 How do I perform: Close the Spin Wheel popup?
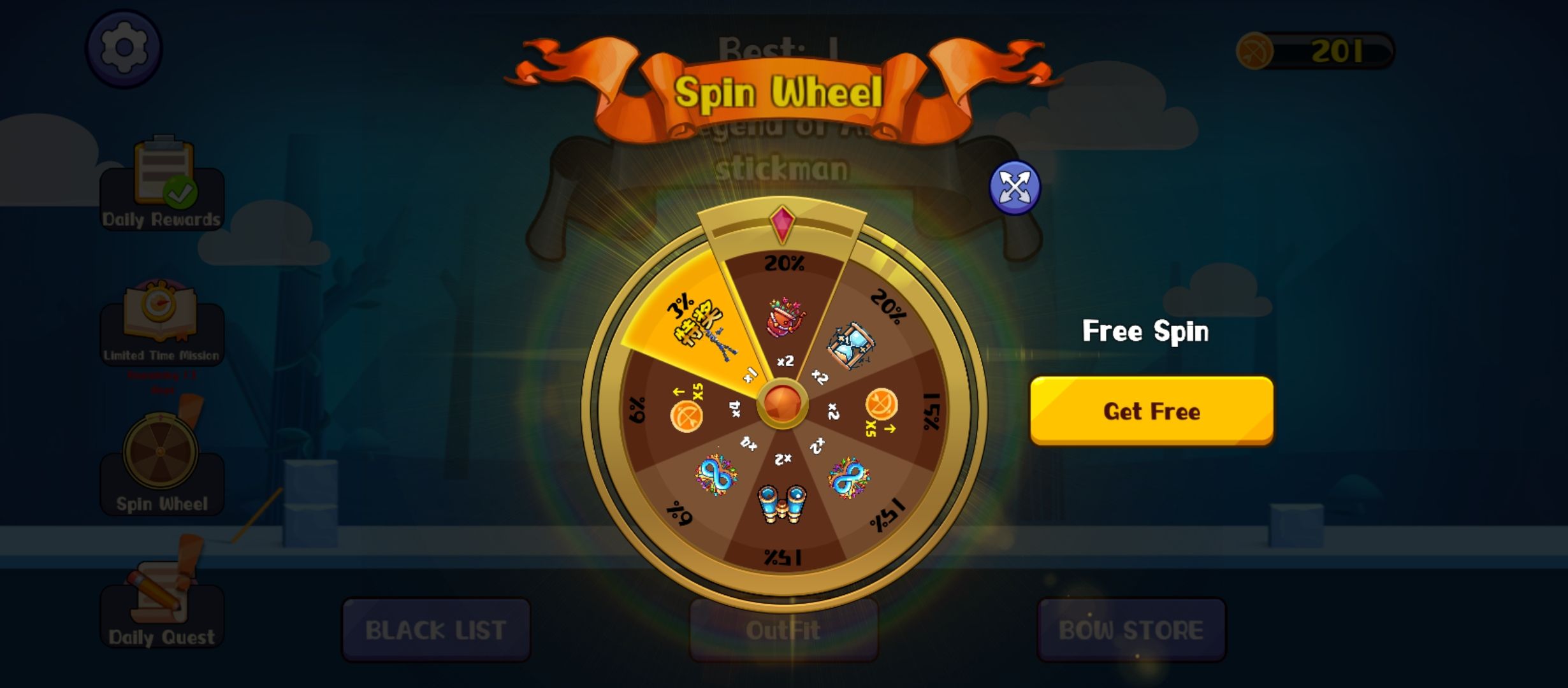[x=1014, y=187]
